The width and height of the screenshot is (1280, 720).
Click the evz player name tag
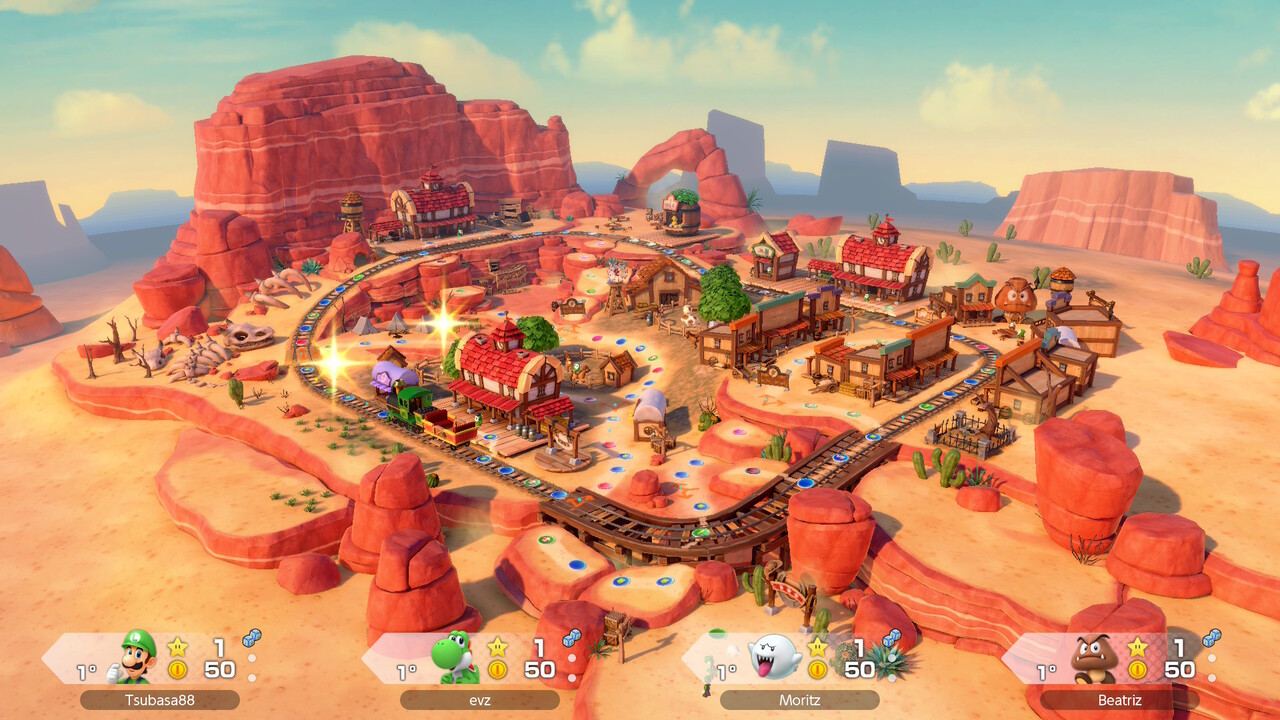(479, 700)
